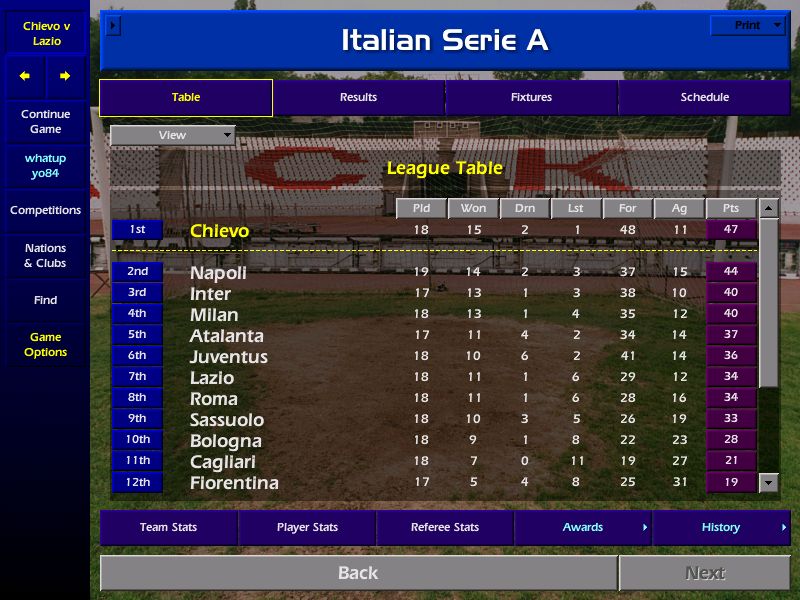The image size is (800, 600).
Task: Click the Chievo v Lazio match button
Action: 45,34
